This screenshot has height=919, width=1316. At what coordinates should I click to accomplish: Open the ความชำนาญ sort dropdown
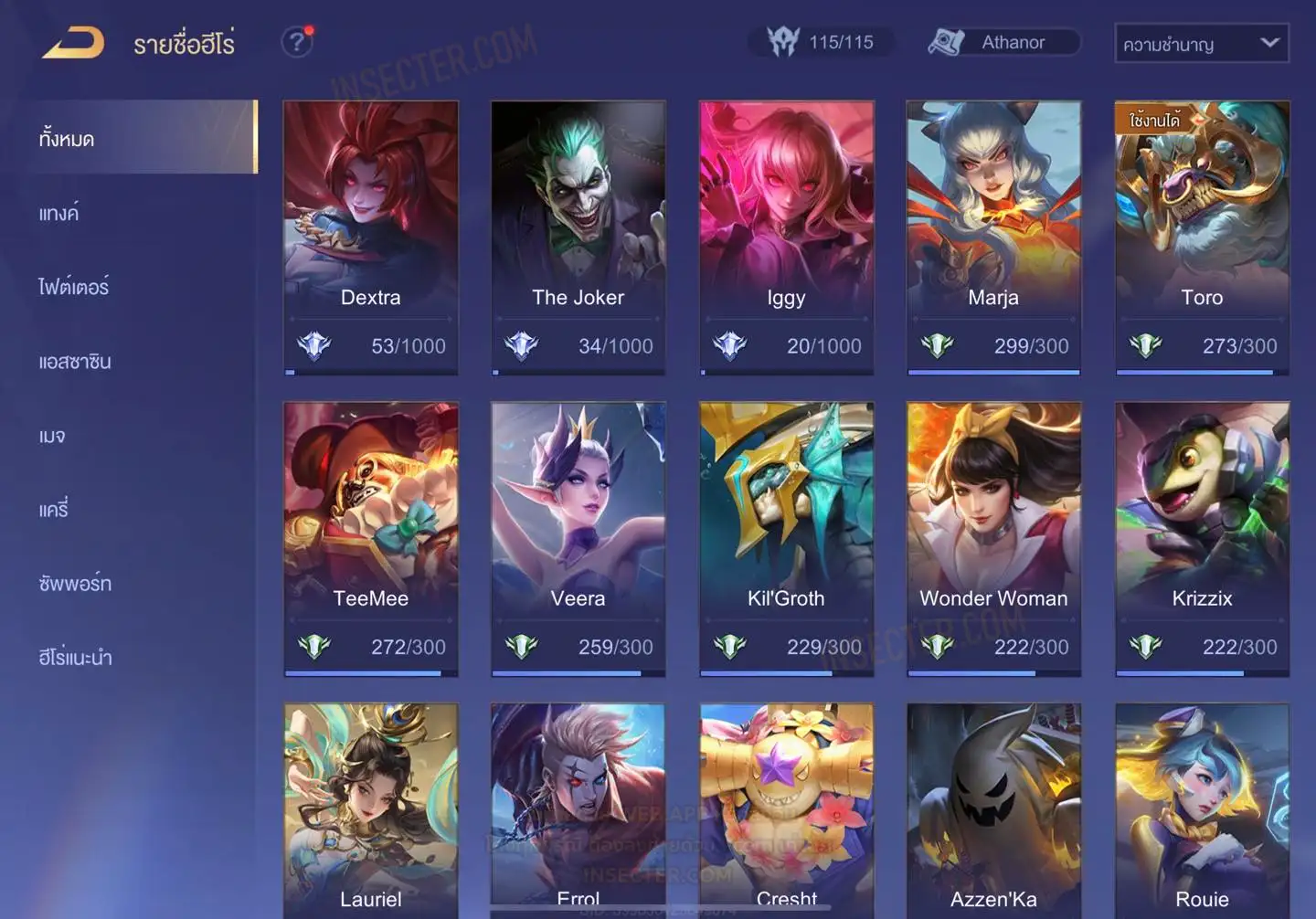(x=1201, y=43)
